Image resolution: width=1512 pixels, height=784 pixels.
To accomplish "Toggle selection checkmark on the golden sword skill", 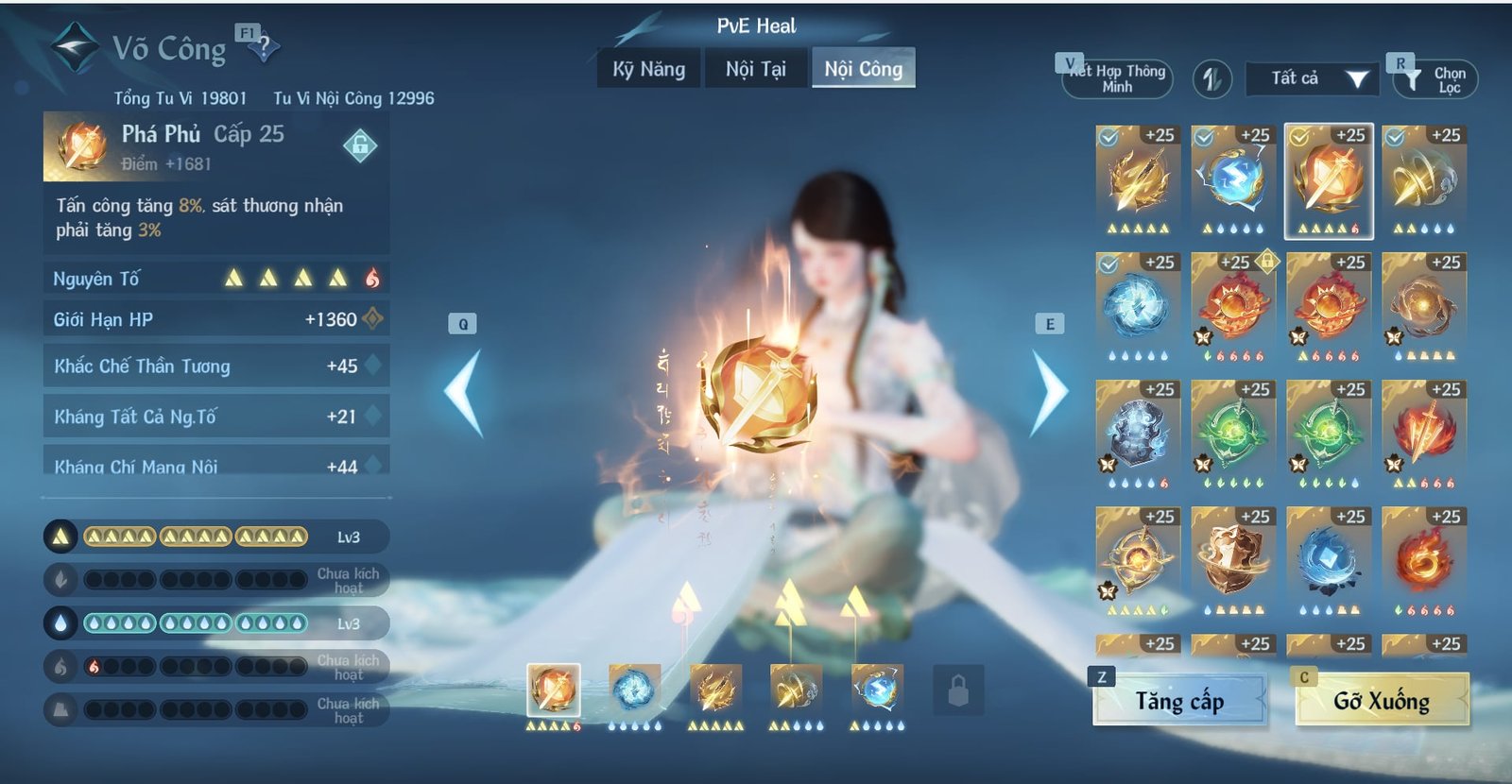I will pos(1108,137).
